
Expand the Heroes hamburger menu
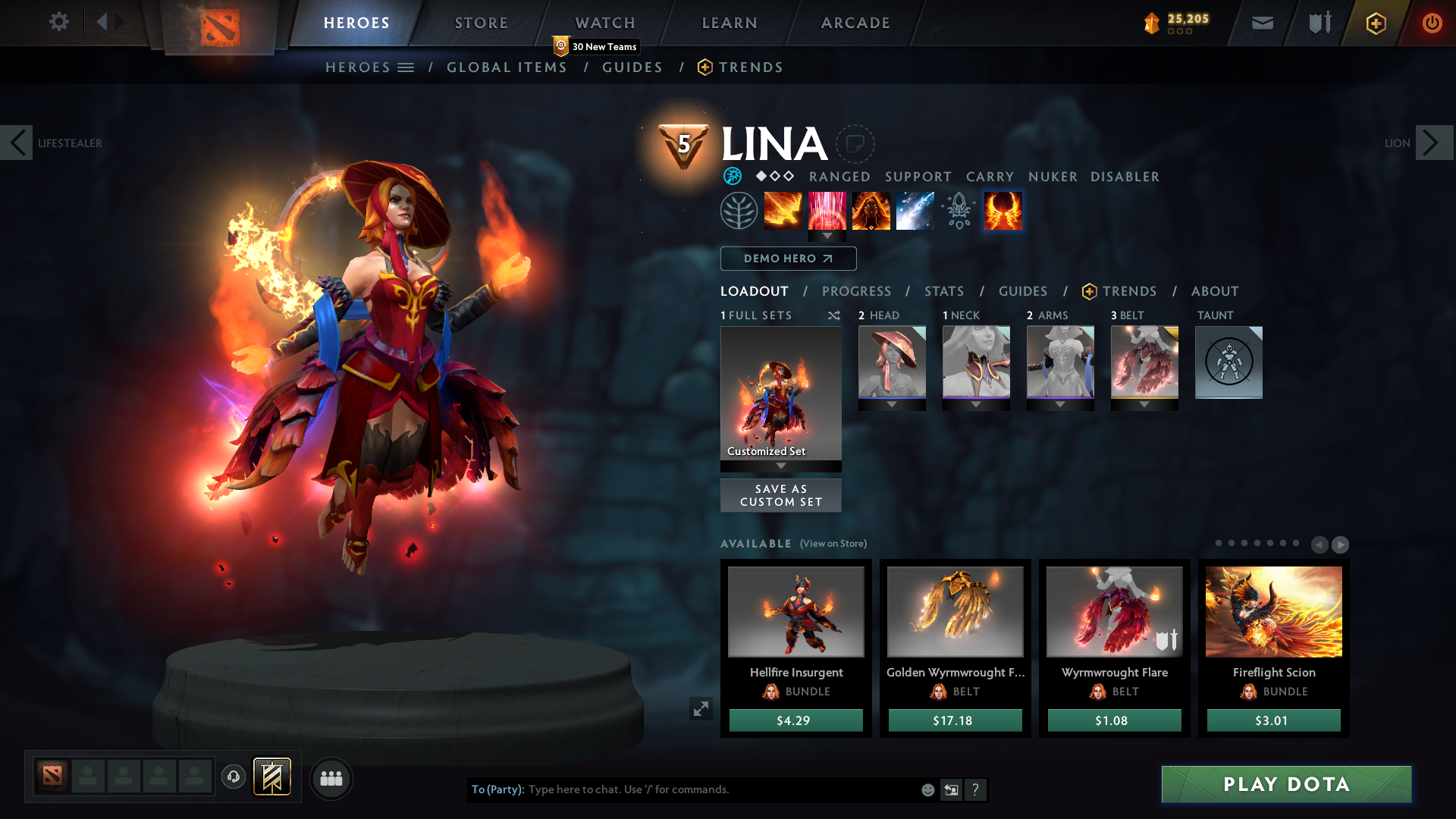[407, 67]
